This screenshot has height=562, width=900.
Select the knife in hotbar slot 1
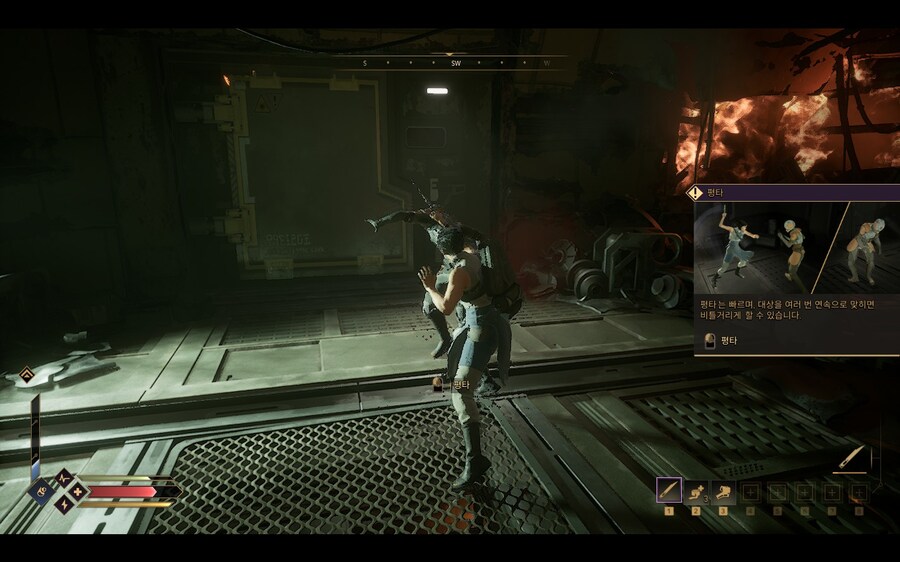[669, 491]
